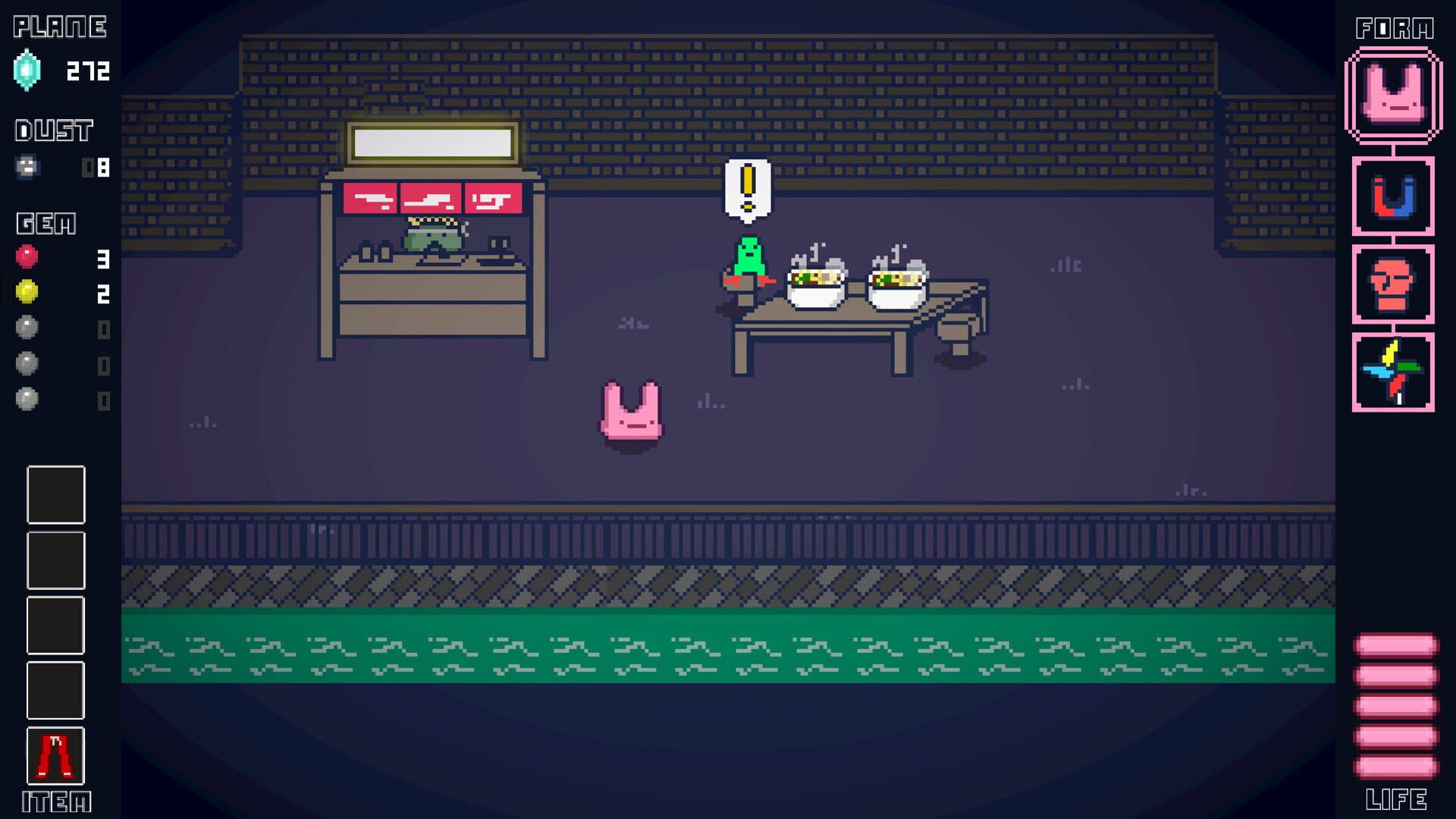This screenshot has height=819, width=1456.
Task: Click the red pants ITEM icon
Action: point(54,756)
